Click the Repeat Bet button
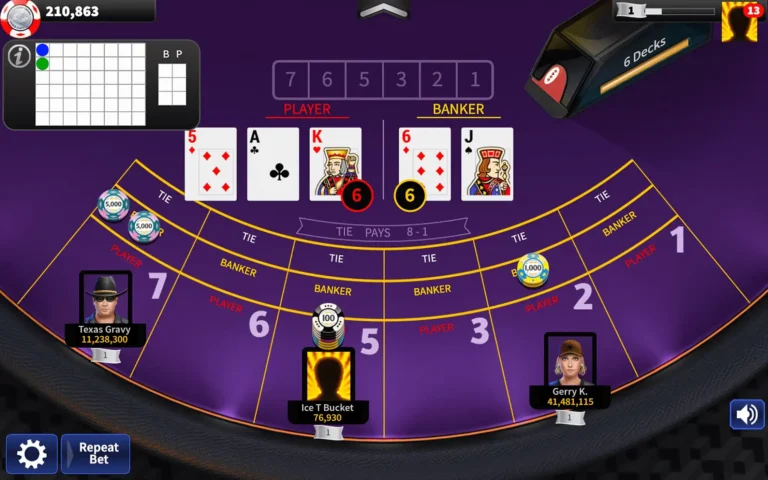 (96, 454)
